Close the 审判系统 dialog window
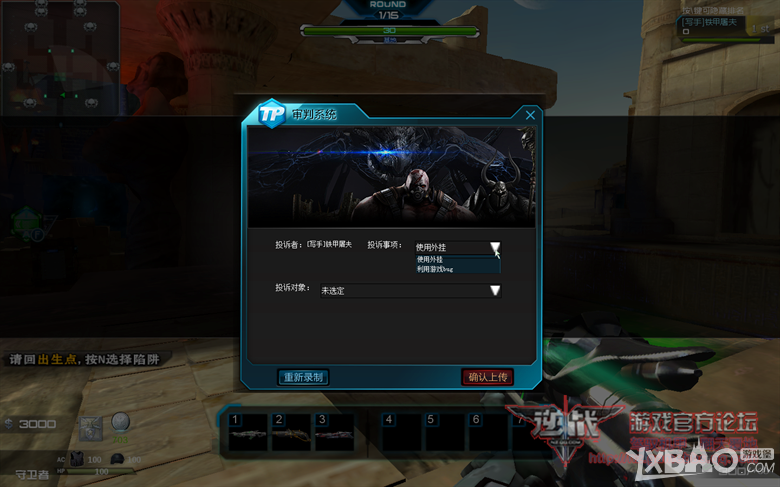 pos(530,115)
